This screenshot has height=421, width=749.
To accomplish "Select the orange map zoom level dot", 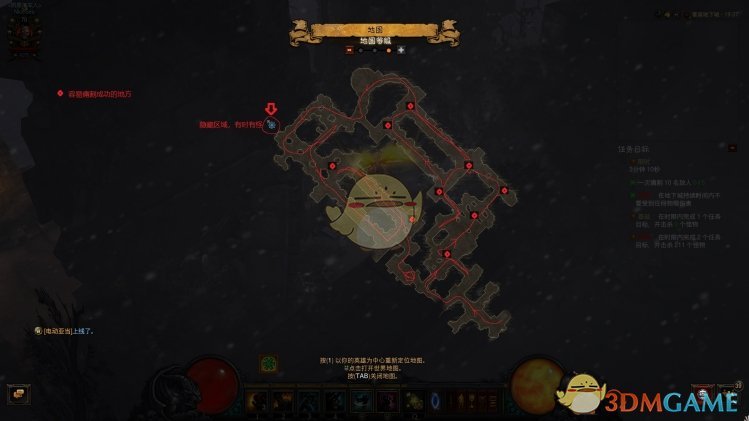I will click(x=387, y=49).
